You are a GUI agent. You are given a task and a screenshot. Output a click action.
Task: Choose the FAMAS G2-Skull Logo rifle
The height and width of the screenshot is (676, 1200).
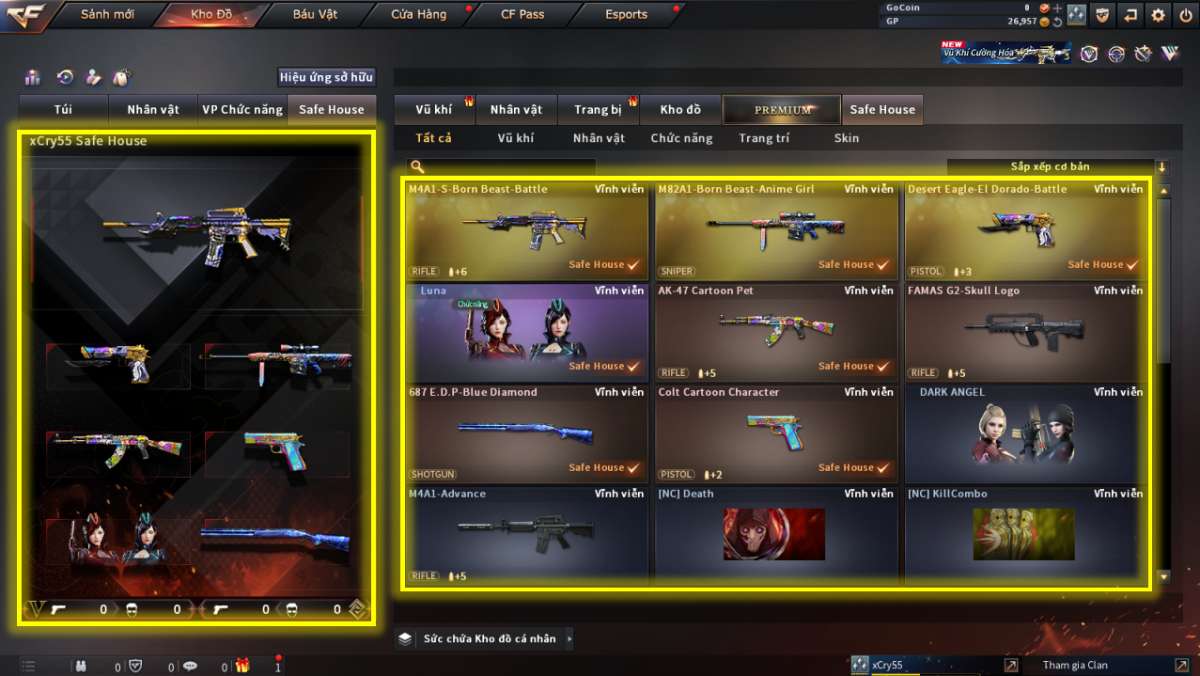tap(1025, 332)
